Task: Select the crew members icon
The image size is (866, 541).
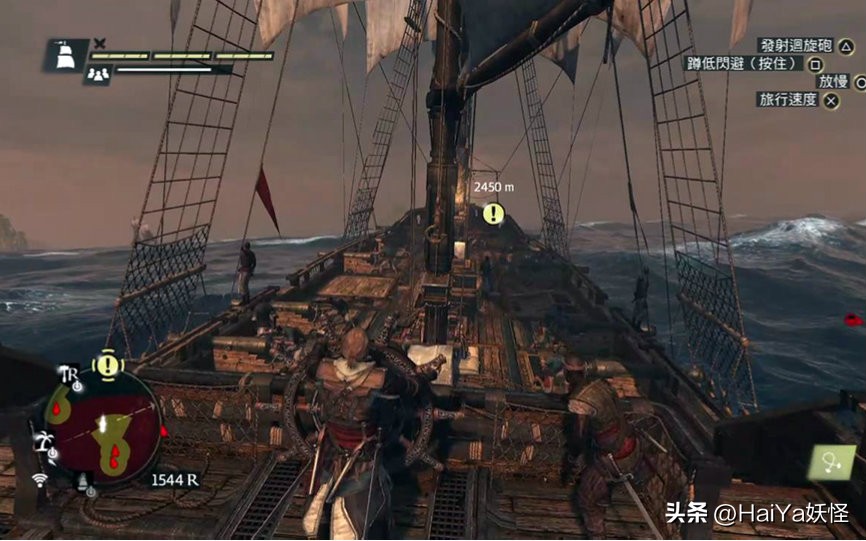Action: [98, 73]
